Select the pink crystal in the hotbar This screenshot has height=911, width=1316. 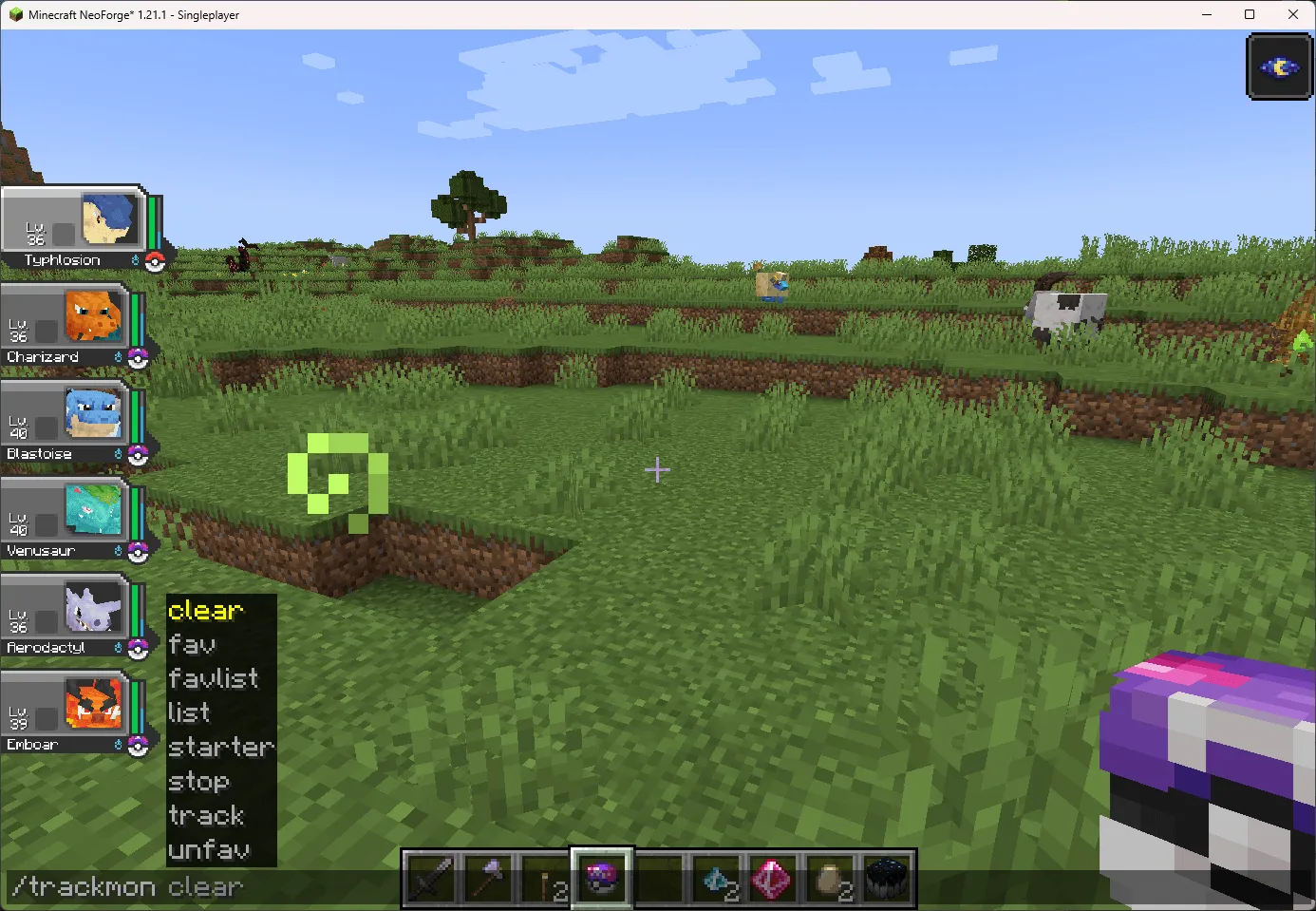(773, 876)
